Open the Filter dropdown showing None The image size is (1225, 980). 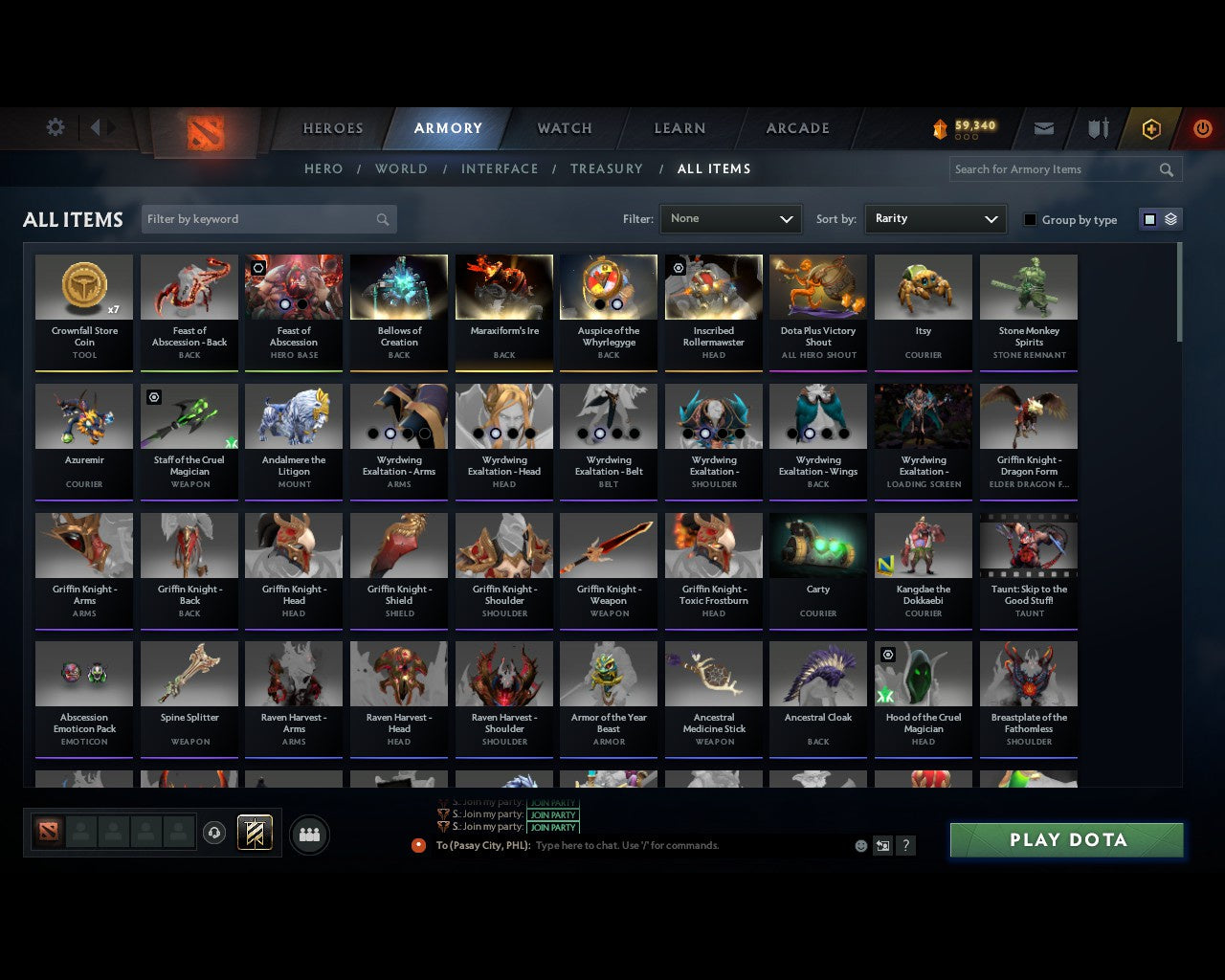point(730,219)
